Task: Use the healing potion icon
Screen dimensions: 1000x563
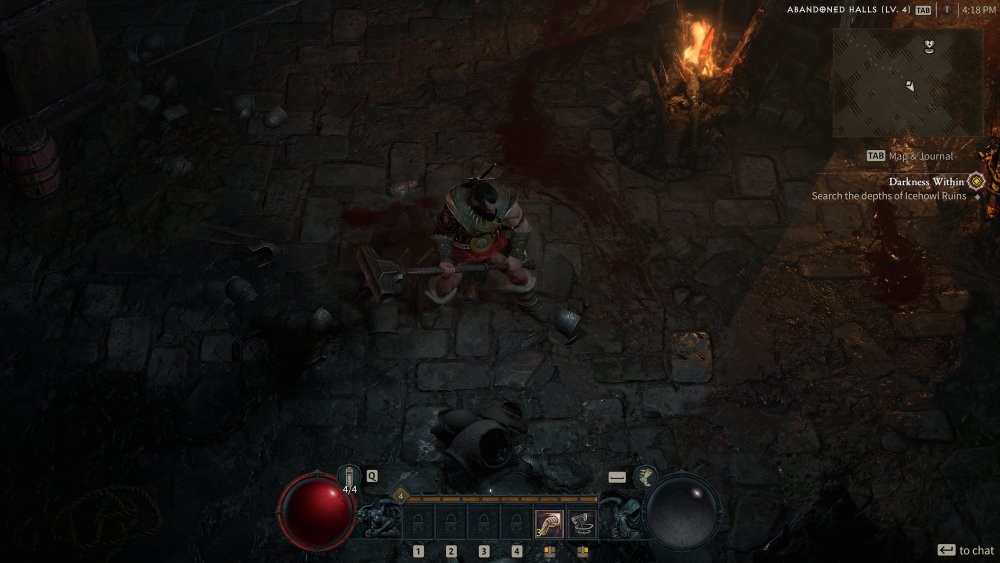Action: tap(349, 477)
